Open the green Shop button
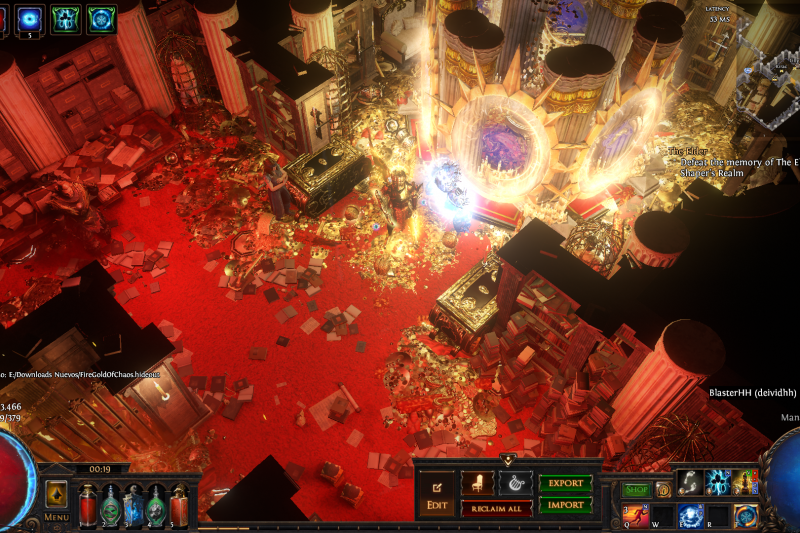Screen dimensions: 800x533 pos(636,490)
